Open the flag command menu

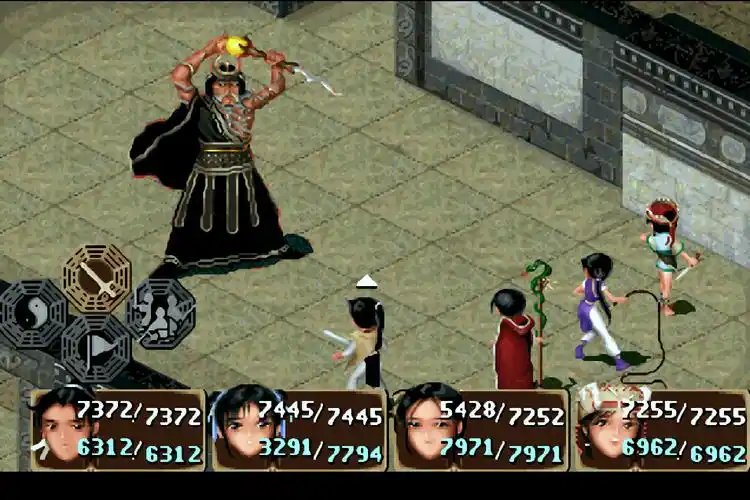click(x=97, y=349)
